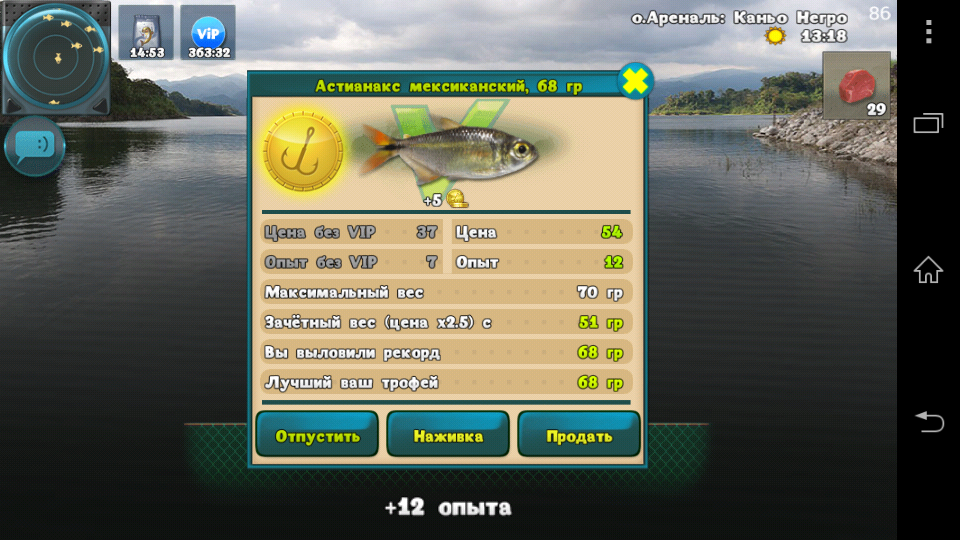Release the fish with Отпустить button
Viewport: 960px width, 540px height.
pos(317,435)
